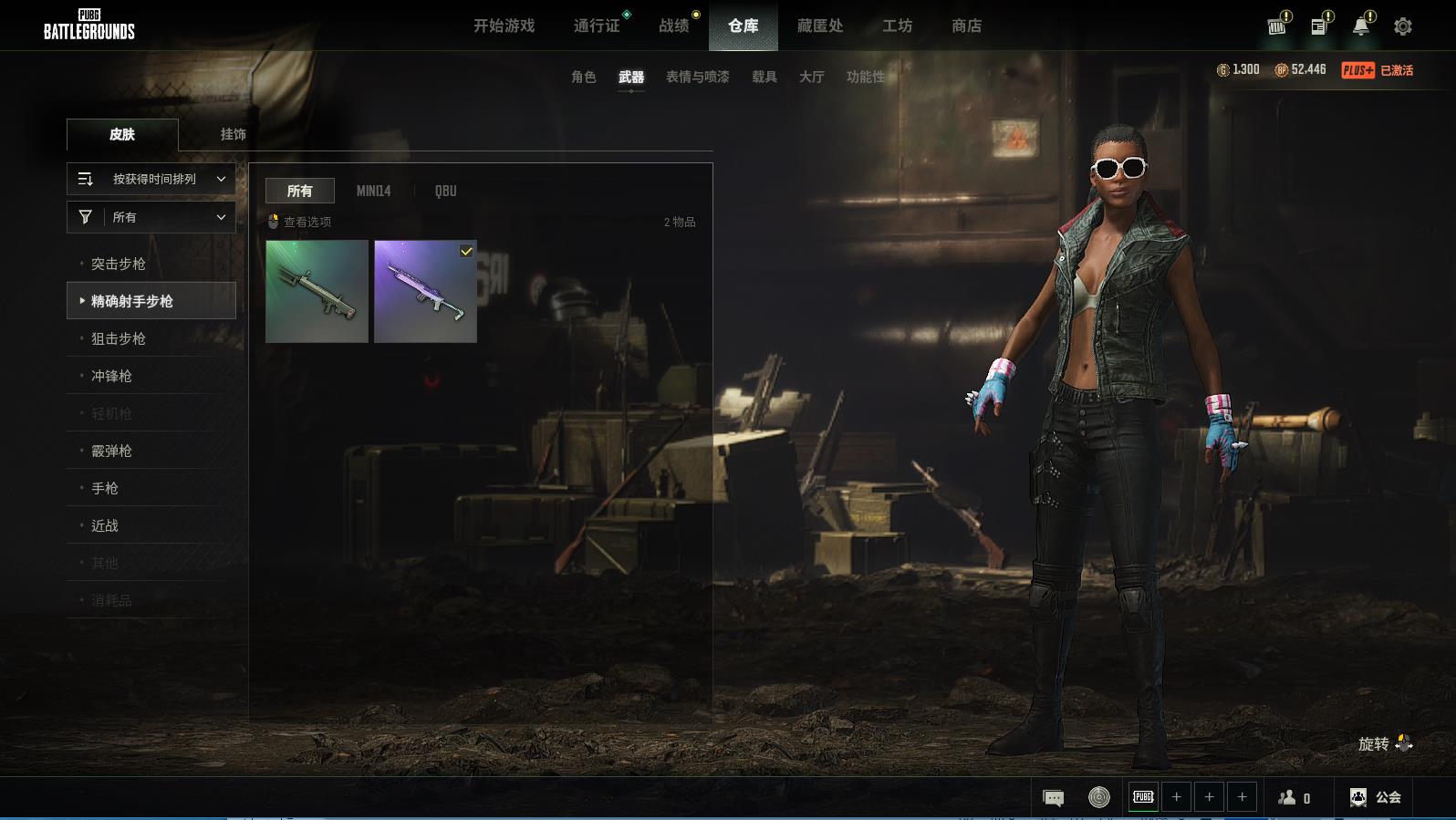Filter skins by QBU

coord(445,191)
